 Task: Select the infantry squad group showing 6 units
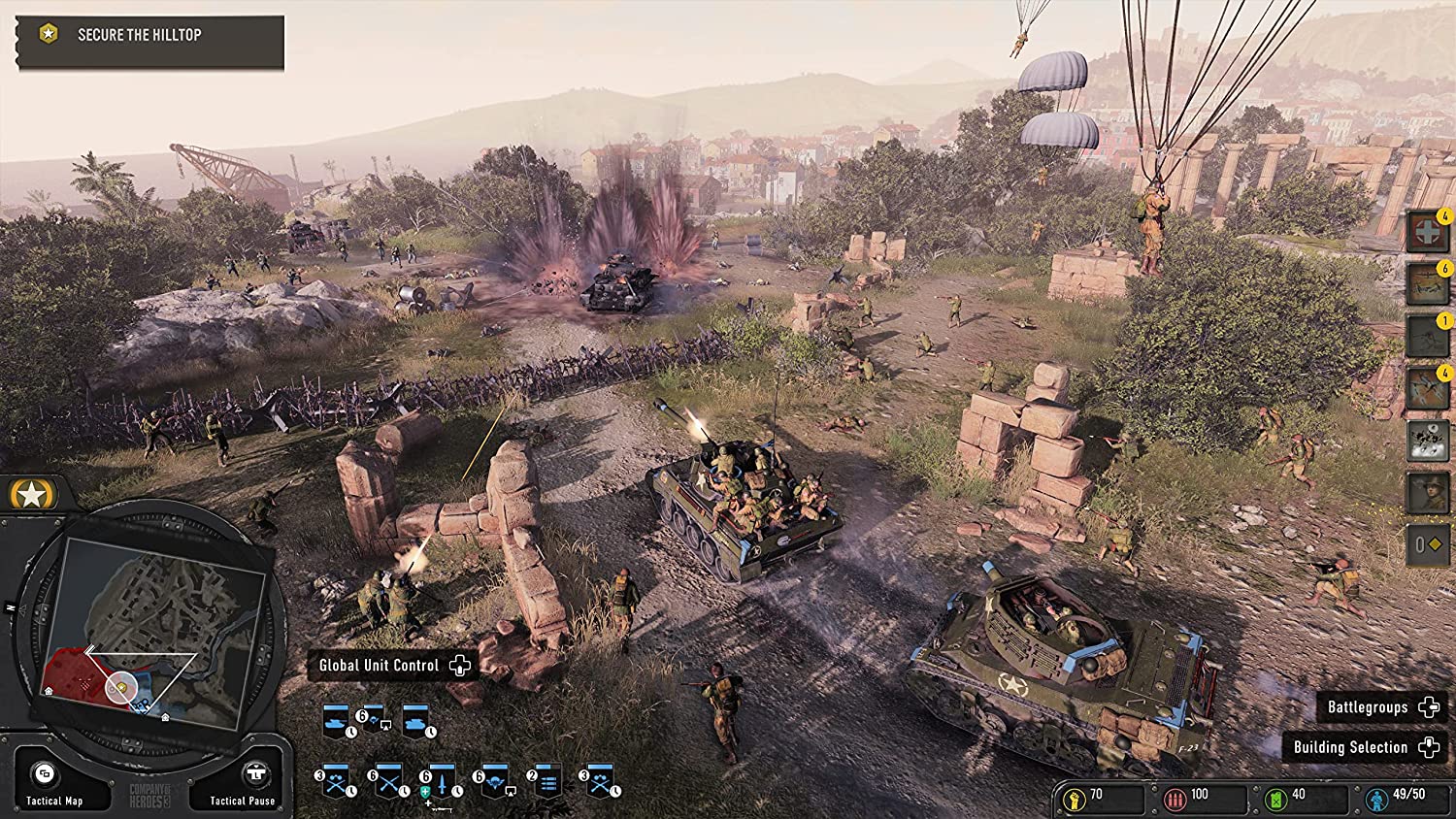click(389, 781)
